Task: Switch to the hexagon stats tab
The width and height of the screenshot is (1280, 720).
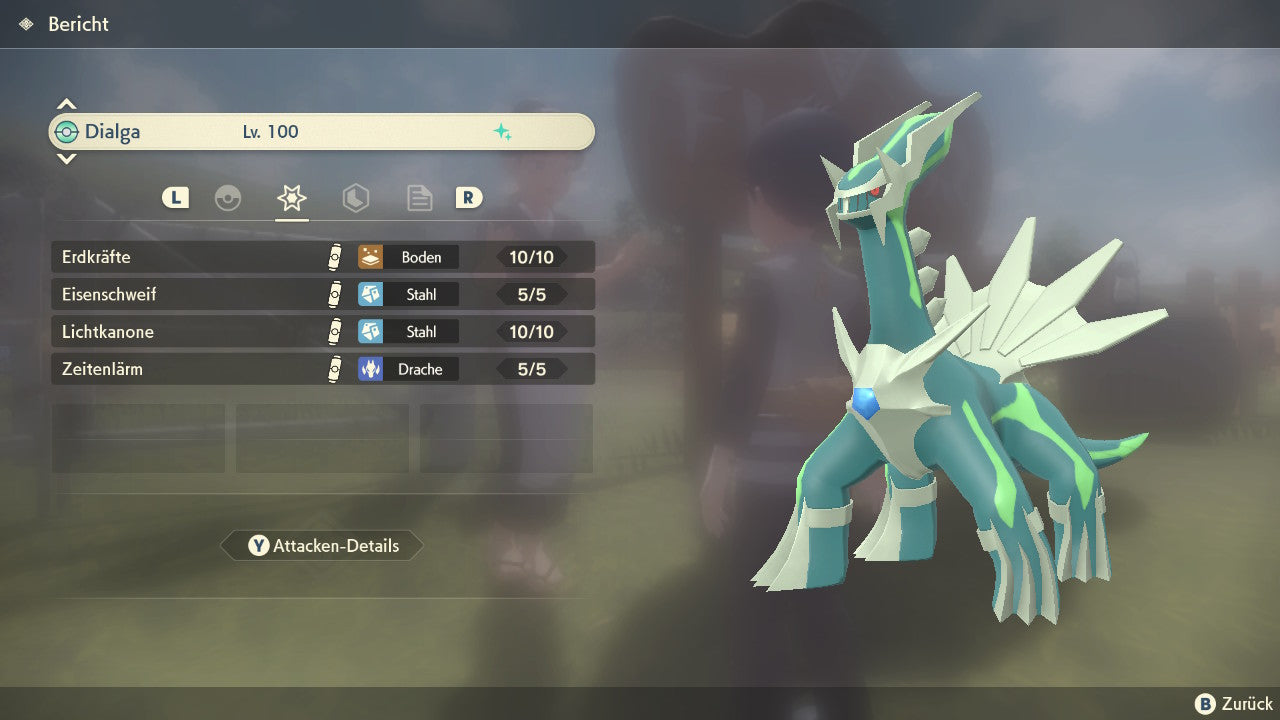Action: pyautogui.click(x=355, y=198)
